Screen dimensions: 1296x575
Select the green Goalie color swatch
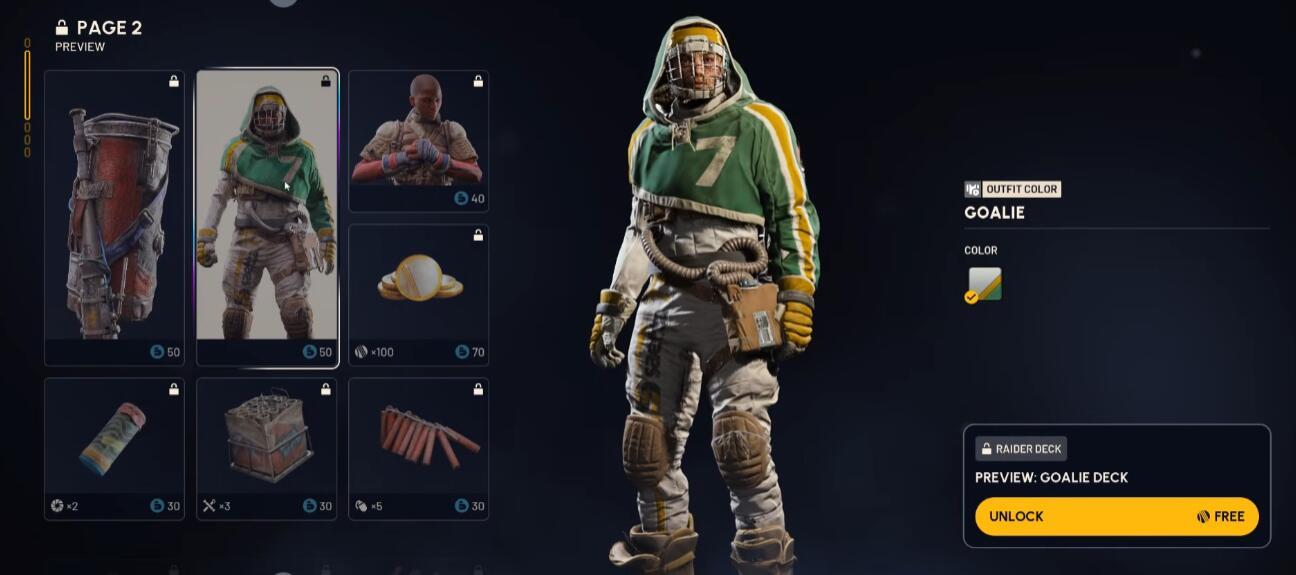(984, 284)
